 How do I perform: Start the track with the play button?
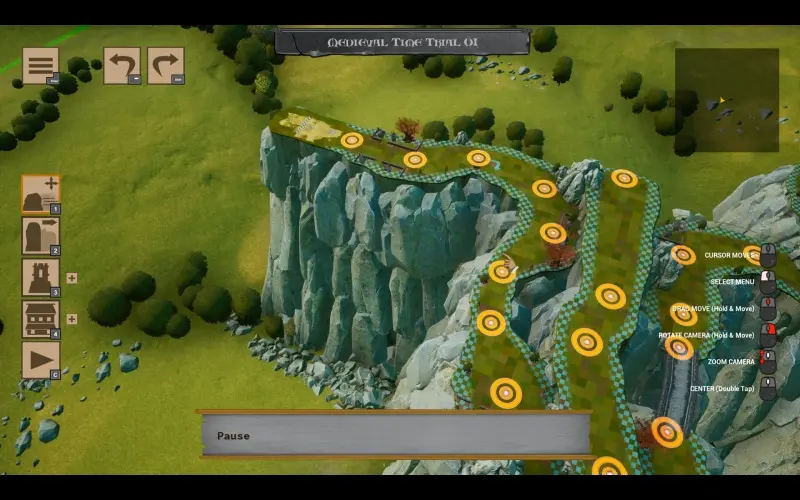pos(40,359)
